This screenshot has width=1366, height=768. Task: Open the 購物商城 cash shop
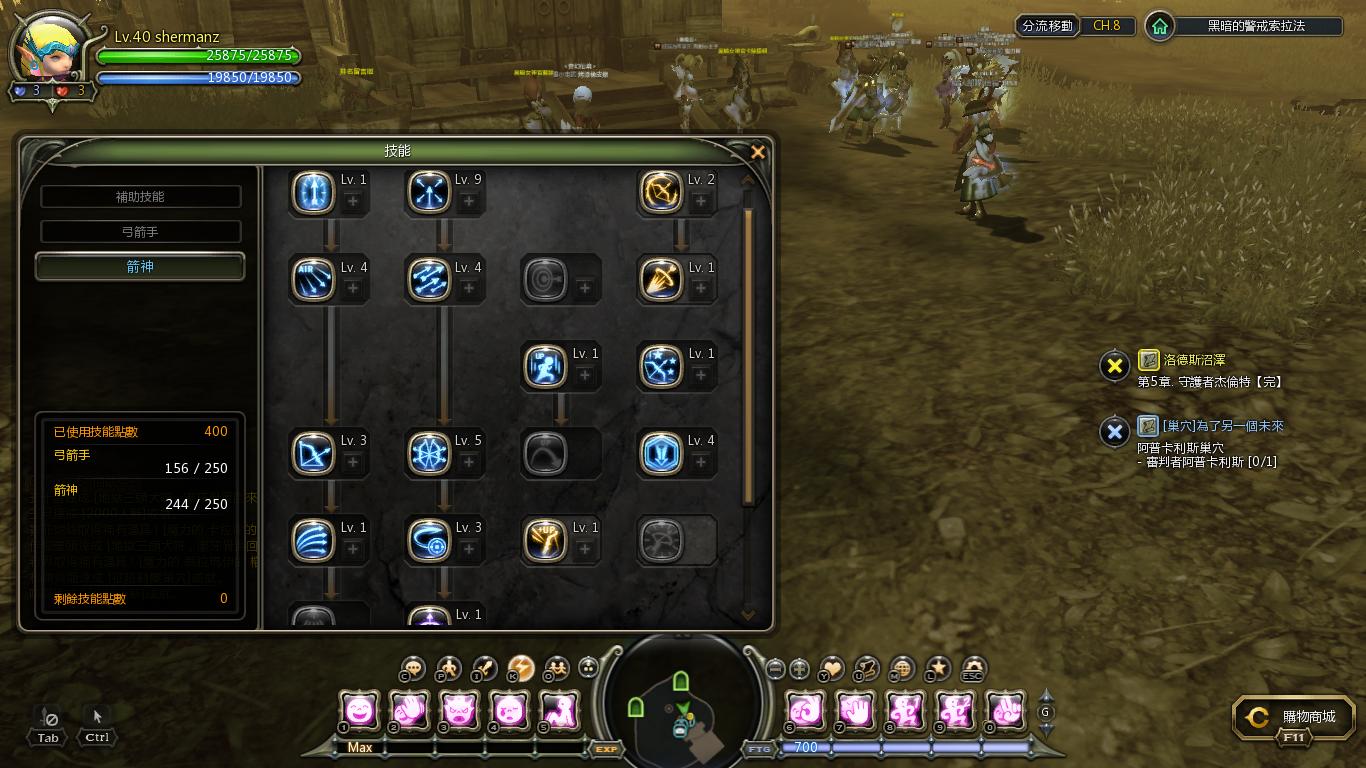pos(1294,717)
